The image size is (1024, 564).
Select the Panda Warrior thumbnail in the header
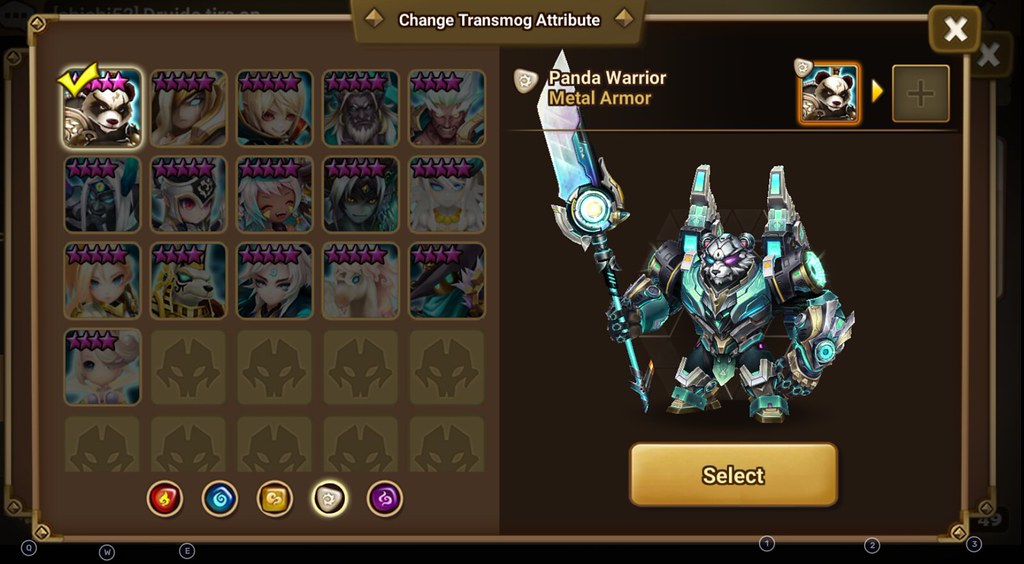click(x=829, y=94)
